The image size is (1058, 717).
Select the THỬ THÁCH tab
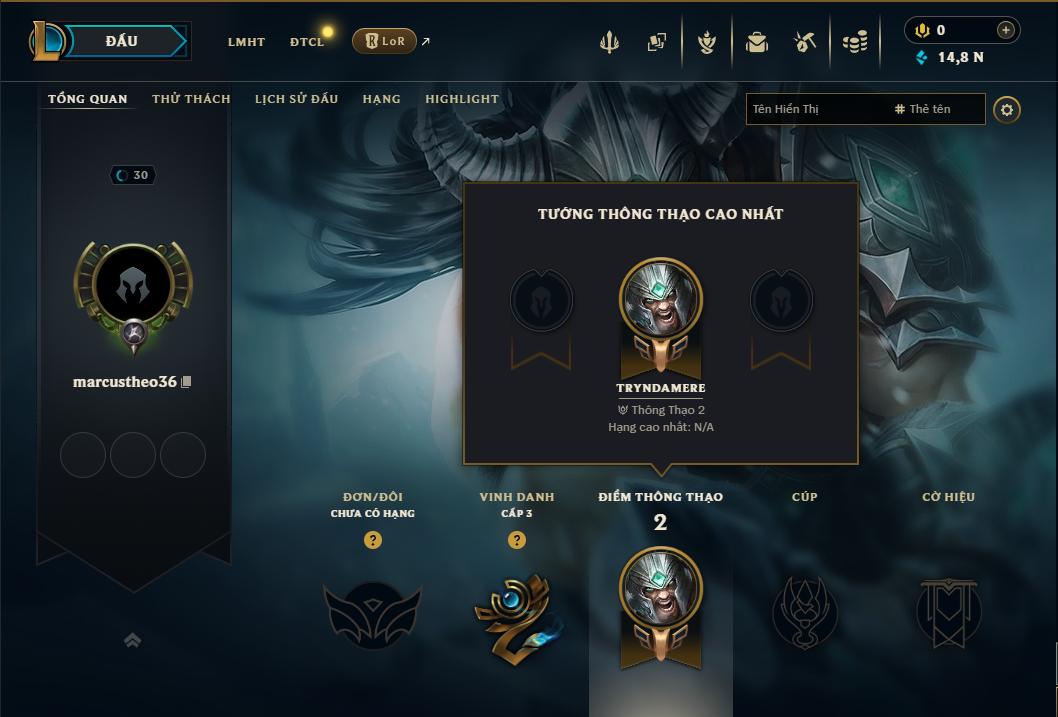(191, 99)
